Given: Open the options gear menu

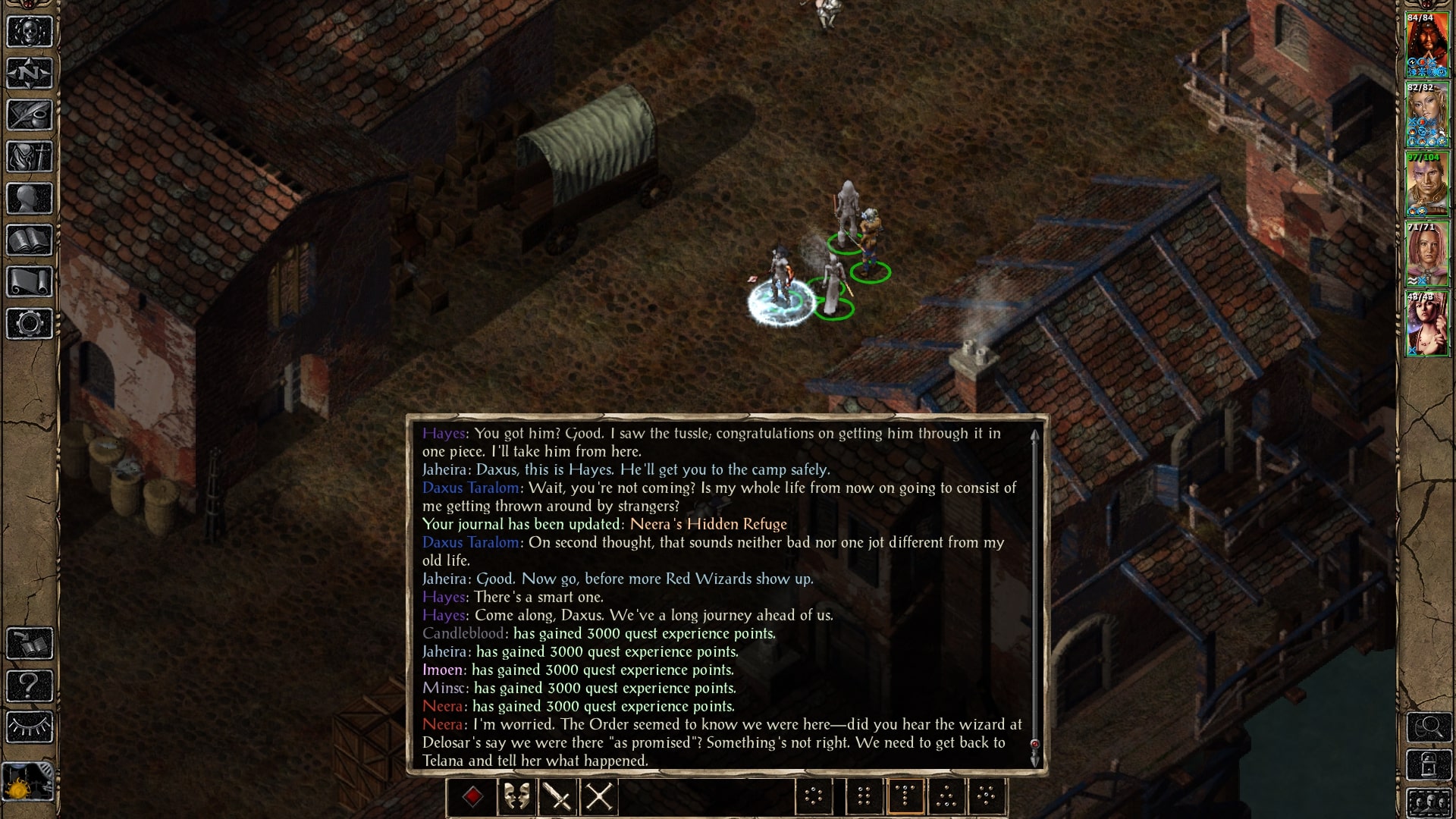Looking at the screenshot, I should pos(28,322).
